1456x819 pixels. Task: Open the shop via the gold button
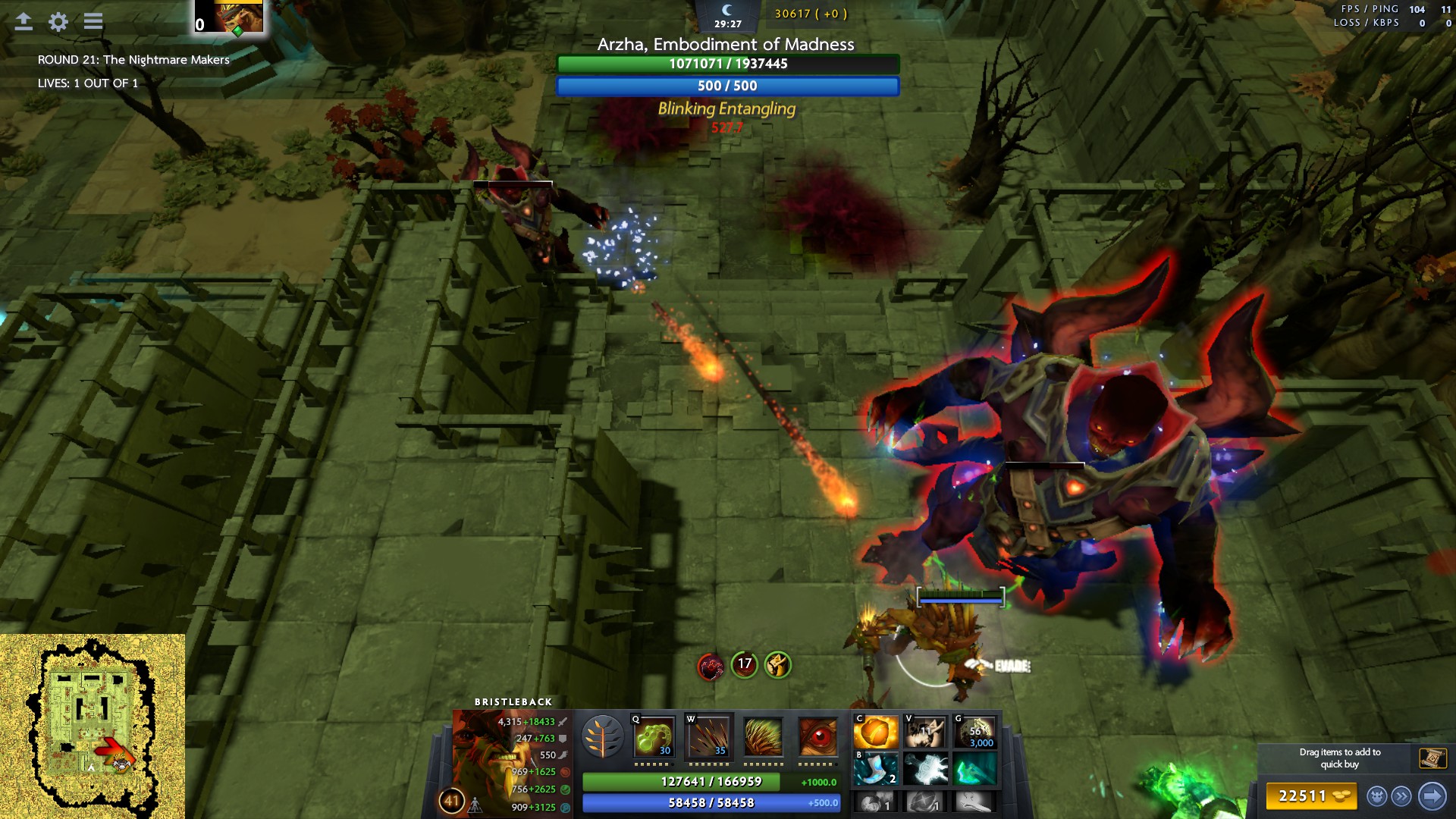[x=1311, y=796]
